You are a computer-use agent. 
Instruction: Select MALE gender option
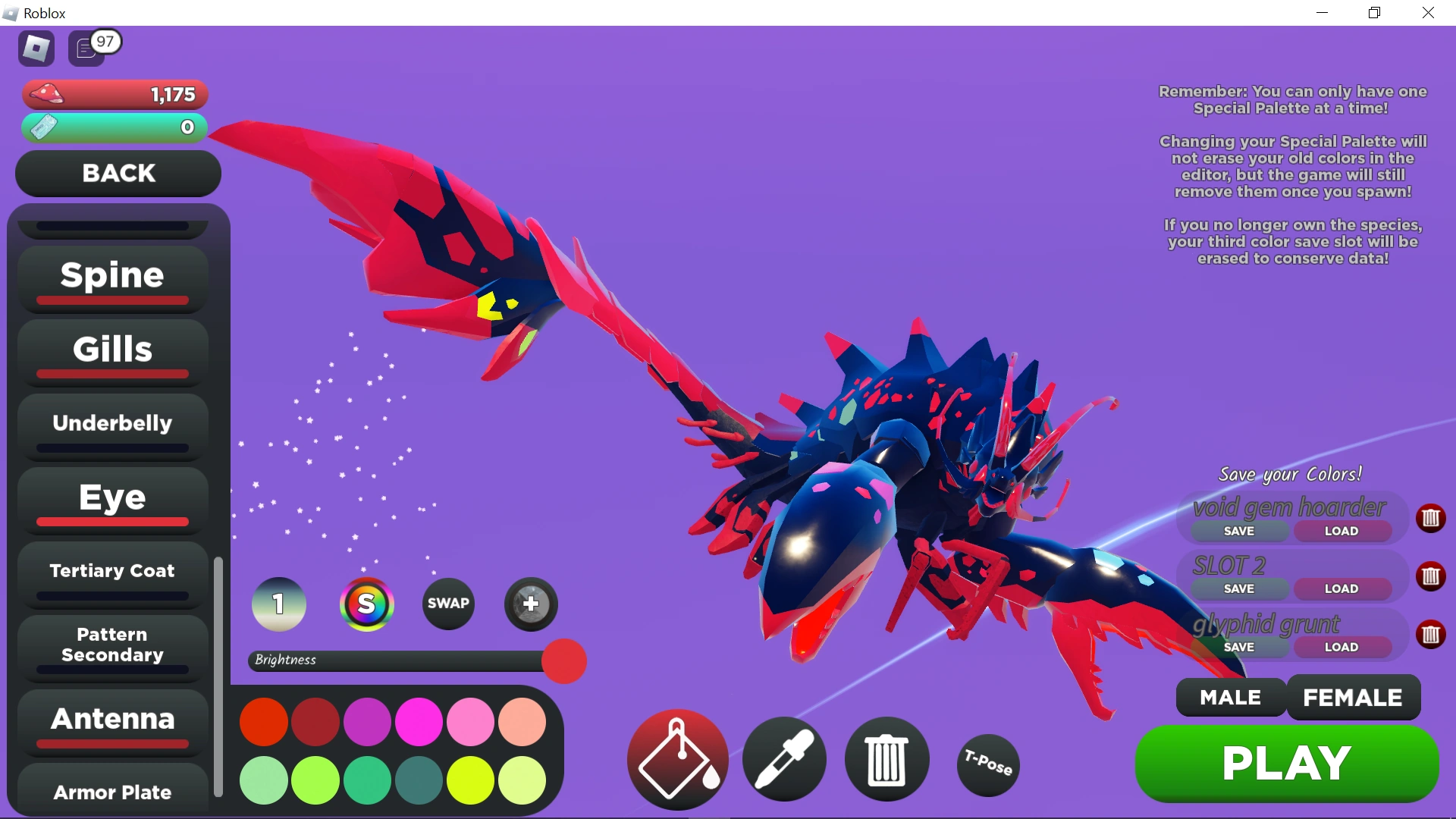1229,698
